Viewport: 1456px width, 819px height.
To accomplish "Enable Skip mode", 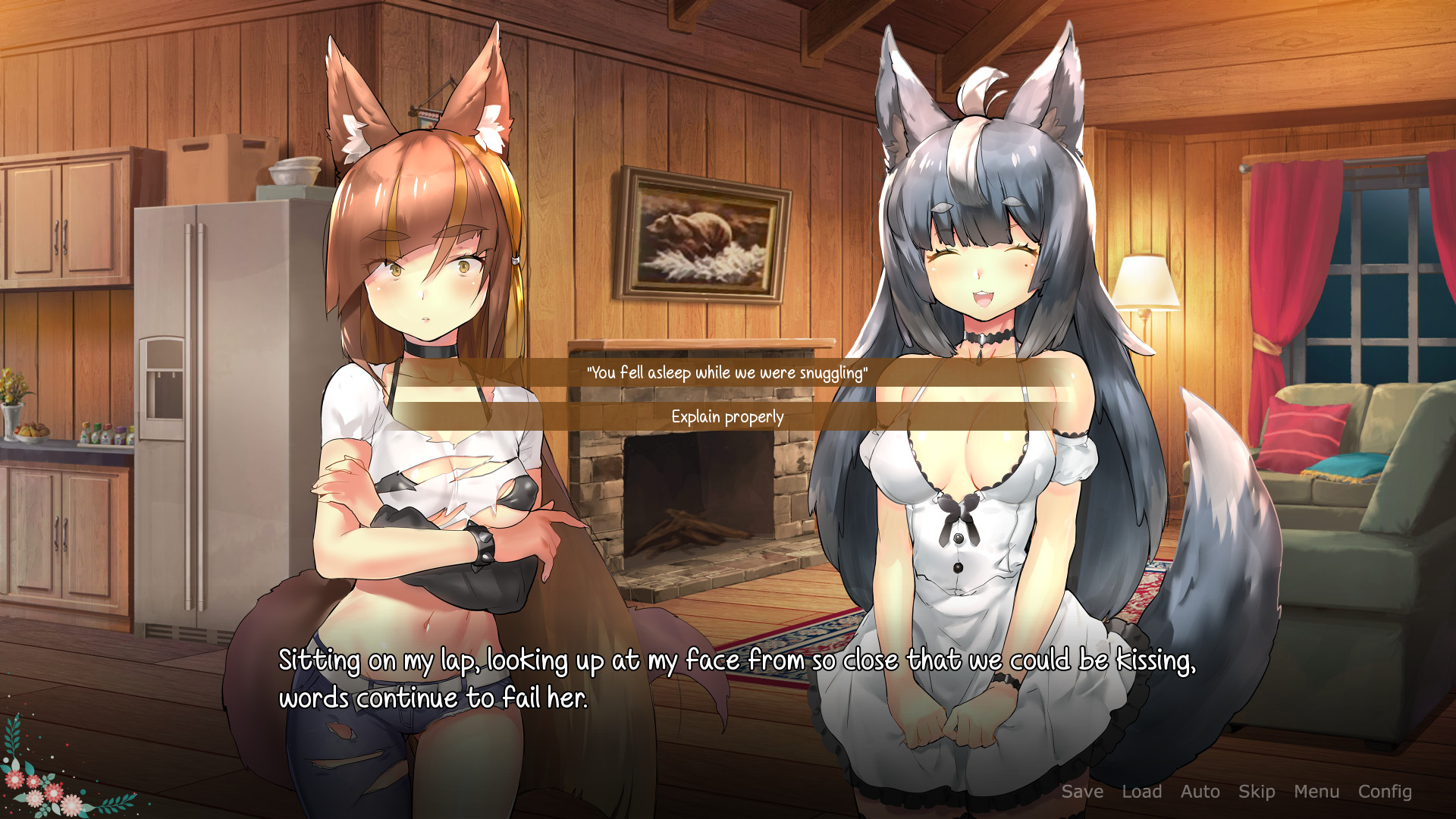I will [x=1257, y=792].
